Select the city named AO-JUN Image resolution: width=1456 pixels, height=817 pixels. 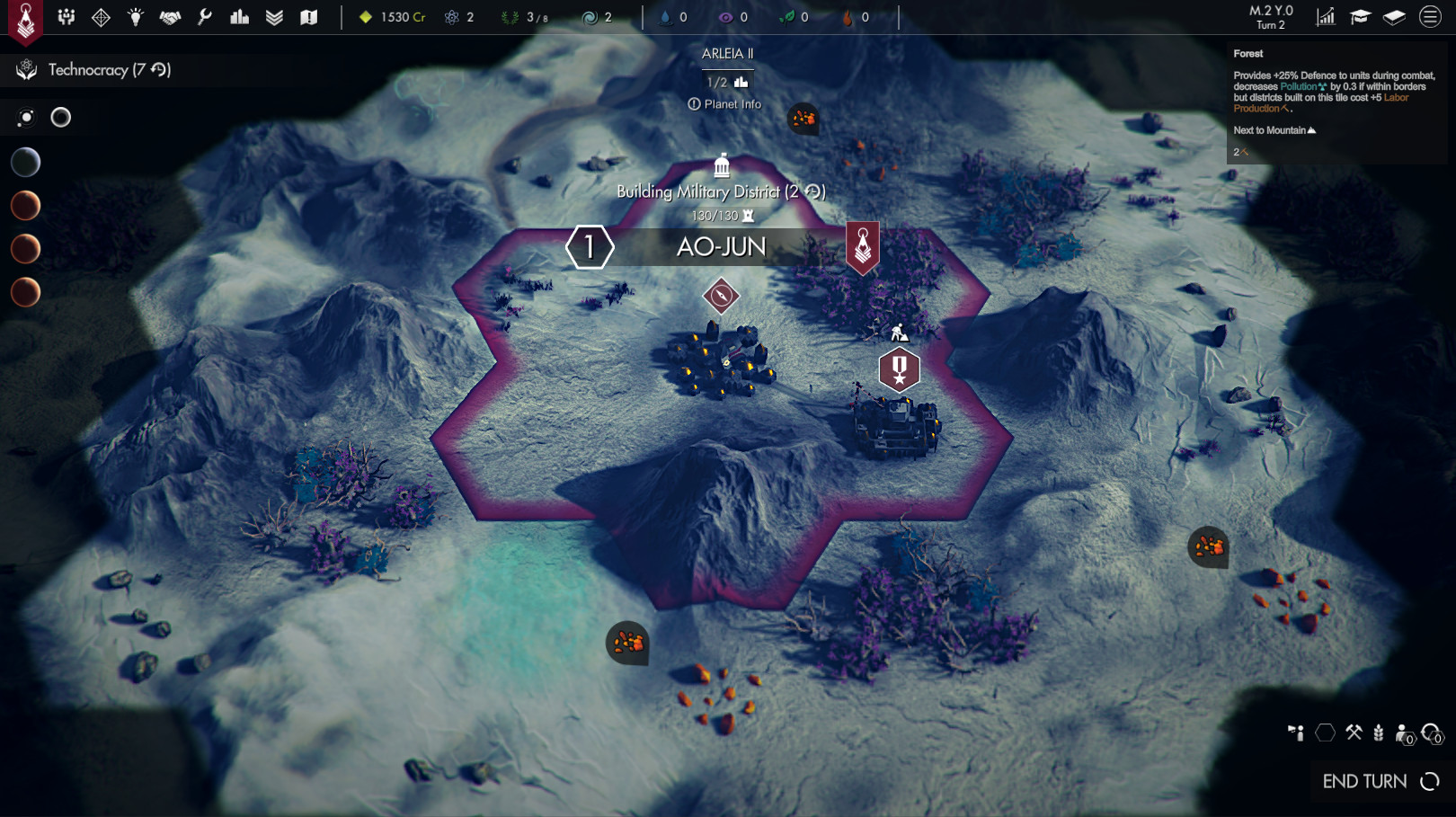click(x=722, y=246)
